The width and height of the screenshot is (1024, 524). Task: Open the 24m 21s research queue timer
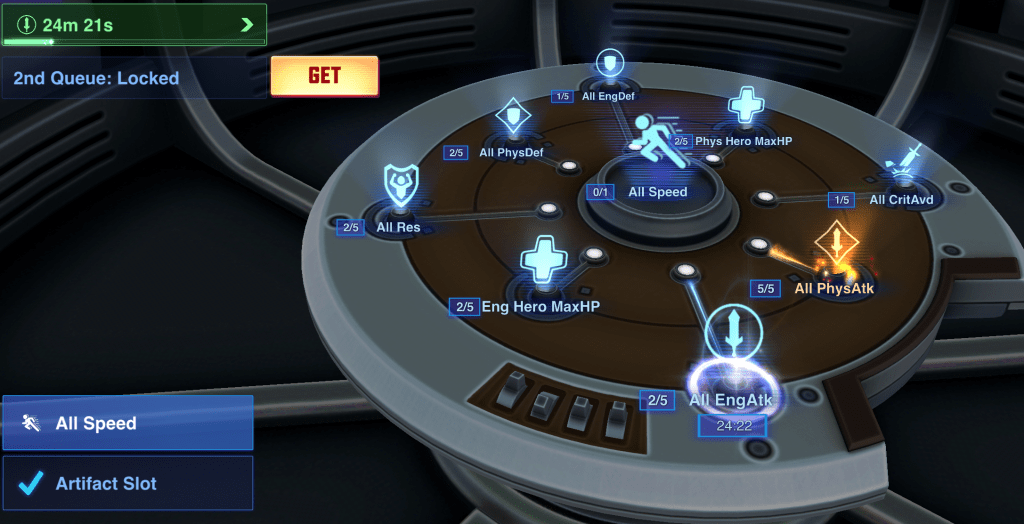click(134, 24)
